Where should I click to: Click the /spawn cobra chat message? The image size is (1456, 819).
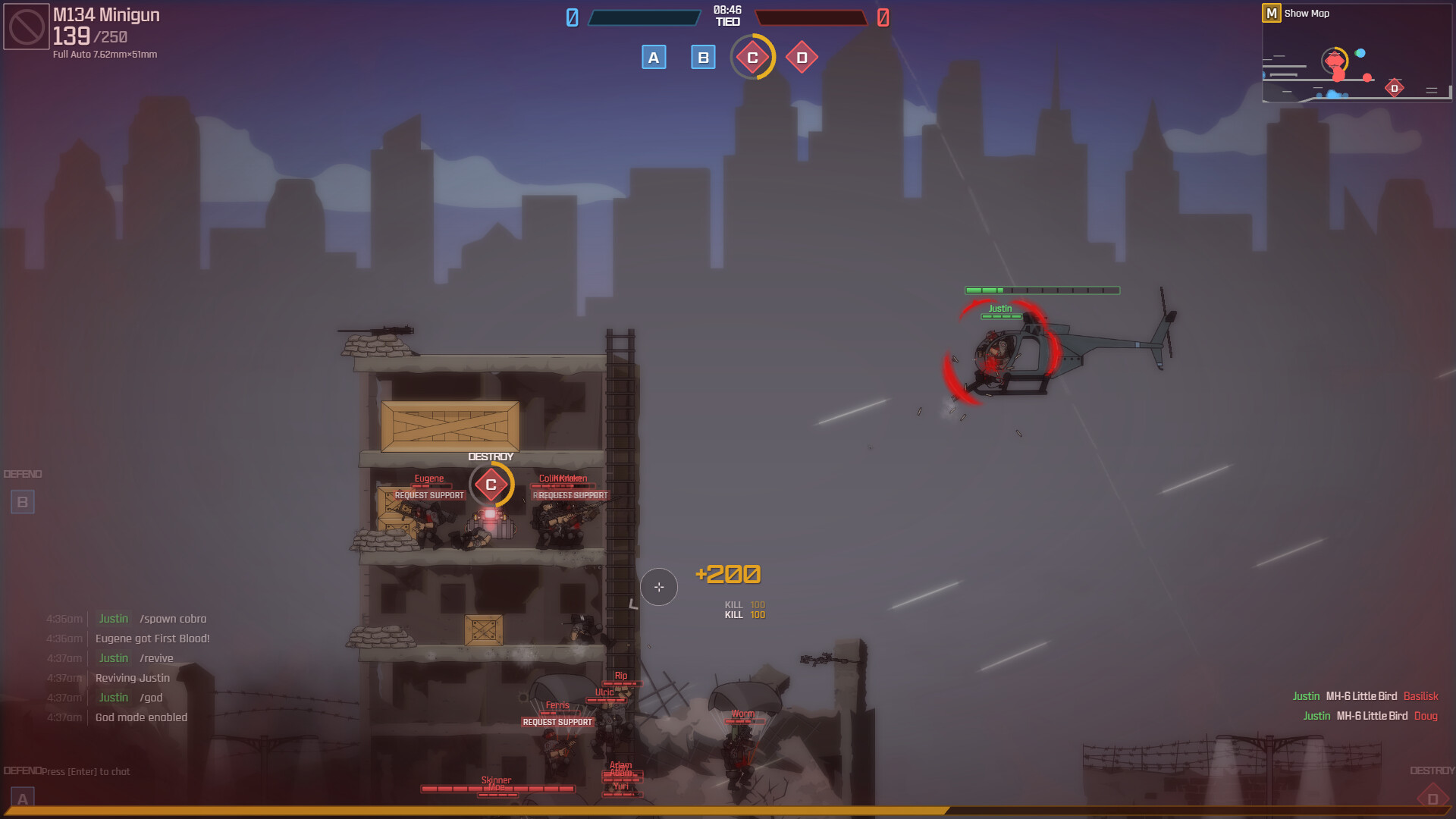(173, 619)
